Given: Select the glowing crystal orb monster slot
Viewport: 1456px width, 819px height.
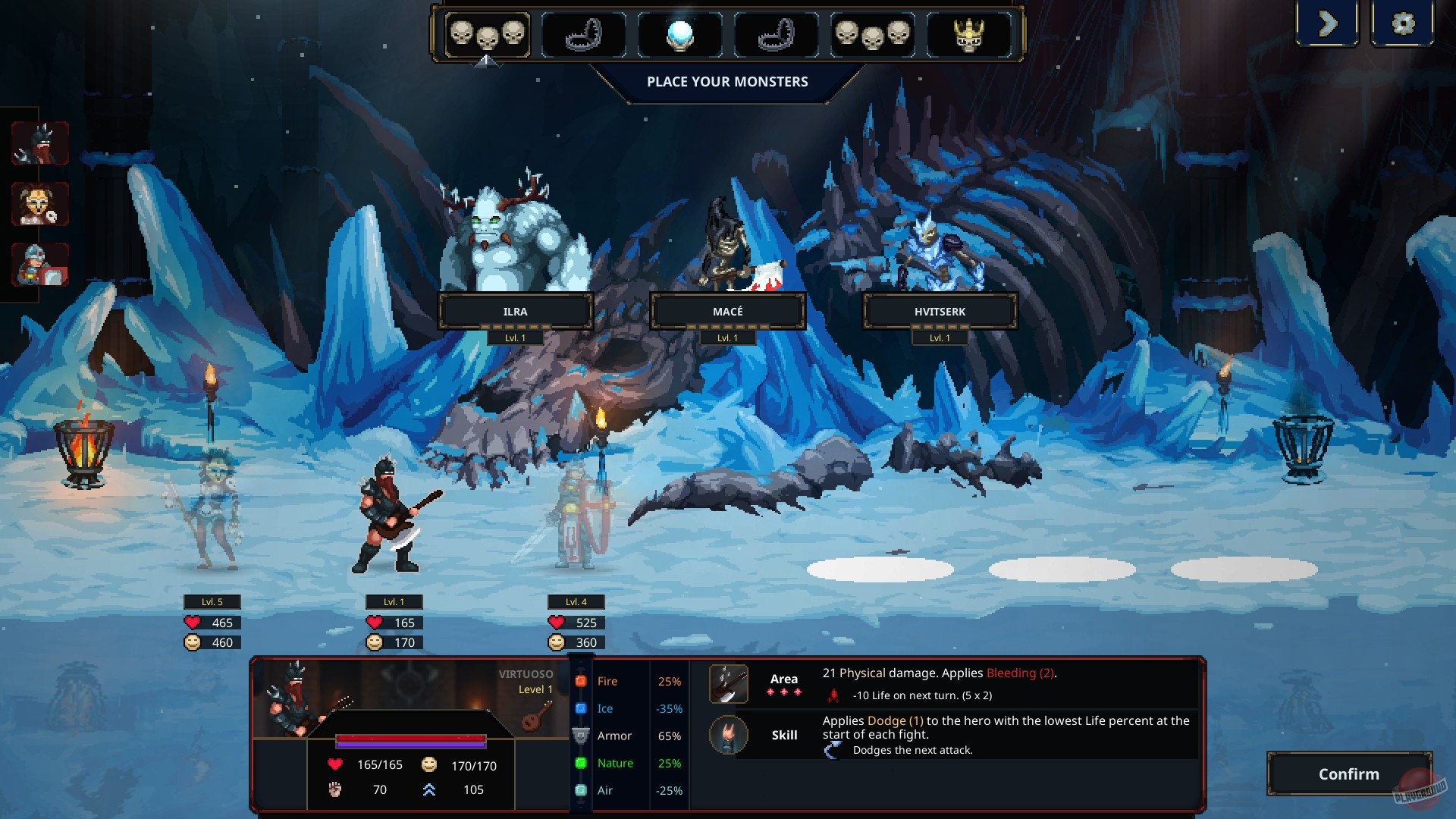Looking at the screenshot, I should coord(679,33).
